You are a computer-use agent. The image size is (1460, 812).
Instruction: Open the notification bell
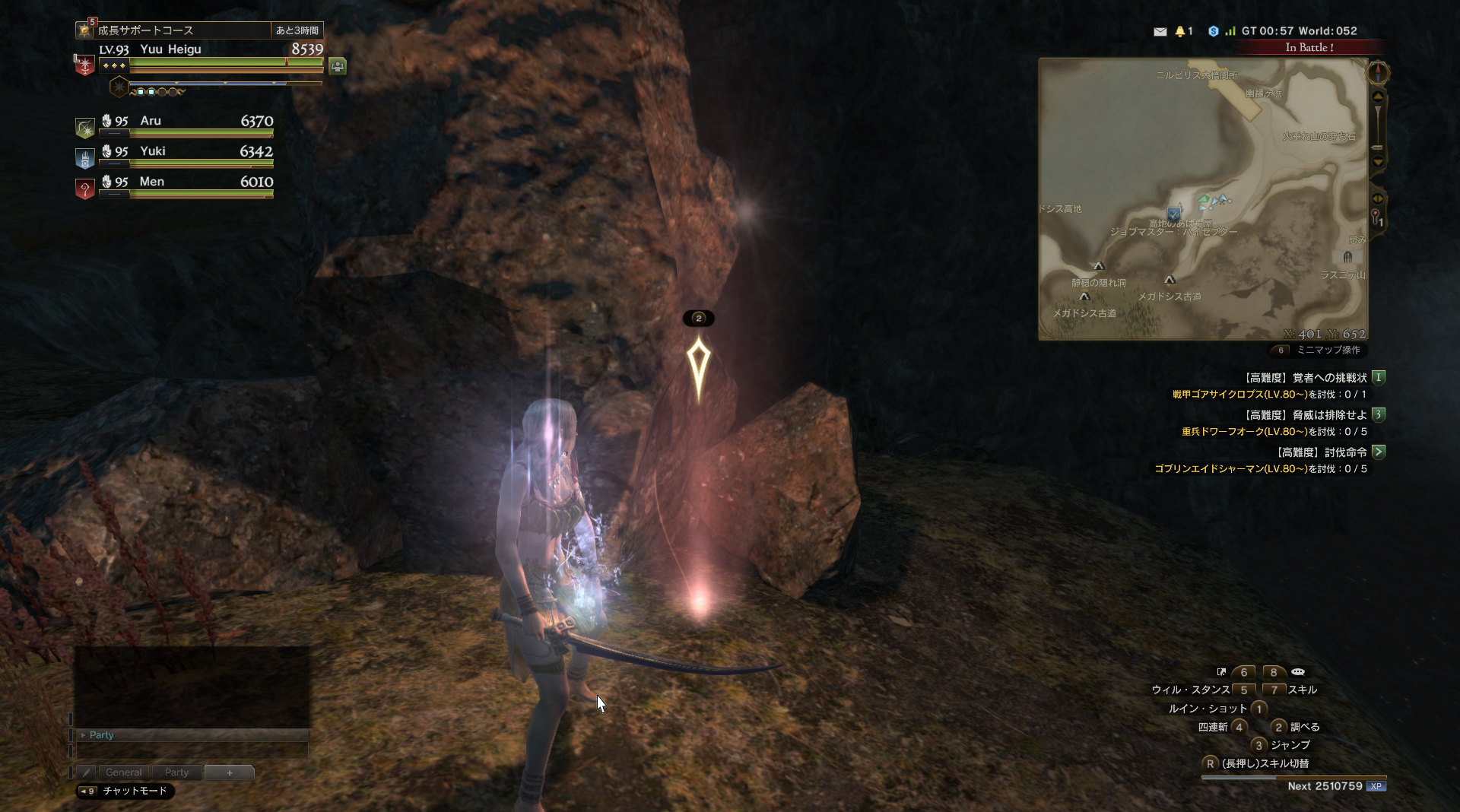pyautogui.click(x=1180, y=31)
